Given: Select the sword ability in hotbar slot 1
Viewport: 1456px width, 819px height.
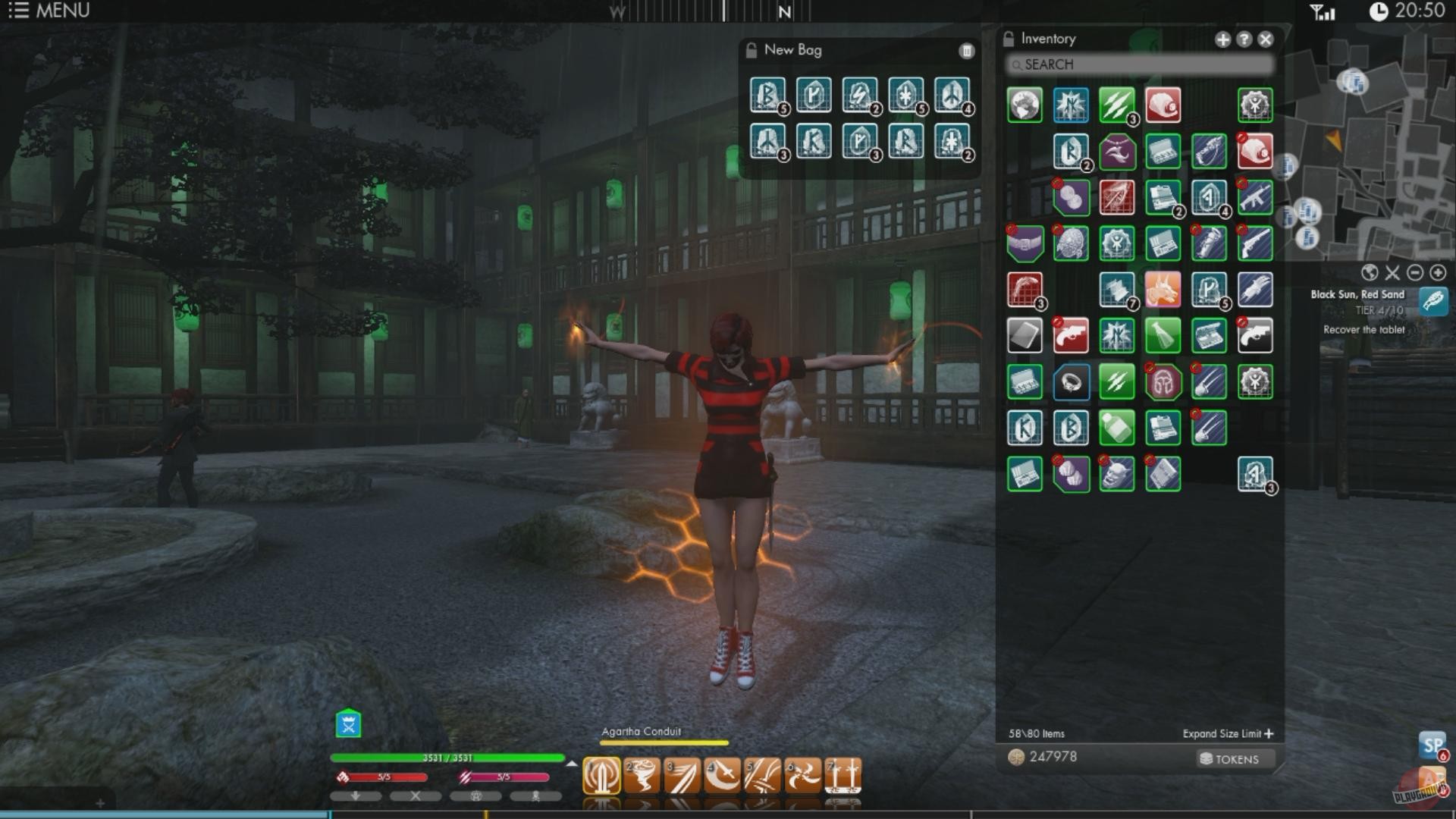Looking at the screenshot, I should (x=601, y=775).
